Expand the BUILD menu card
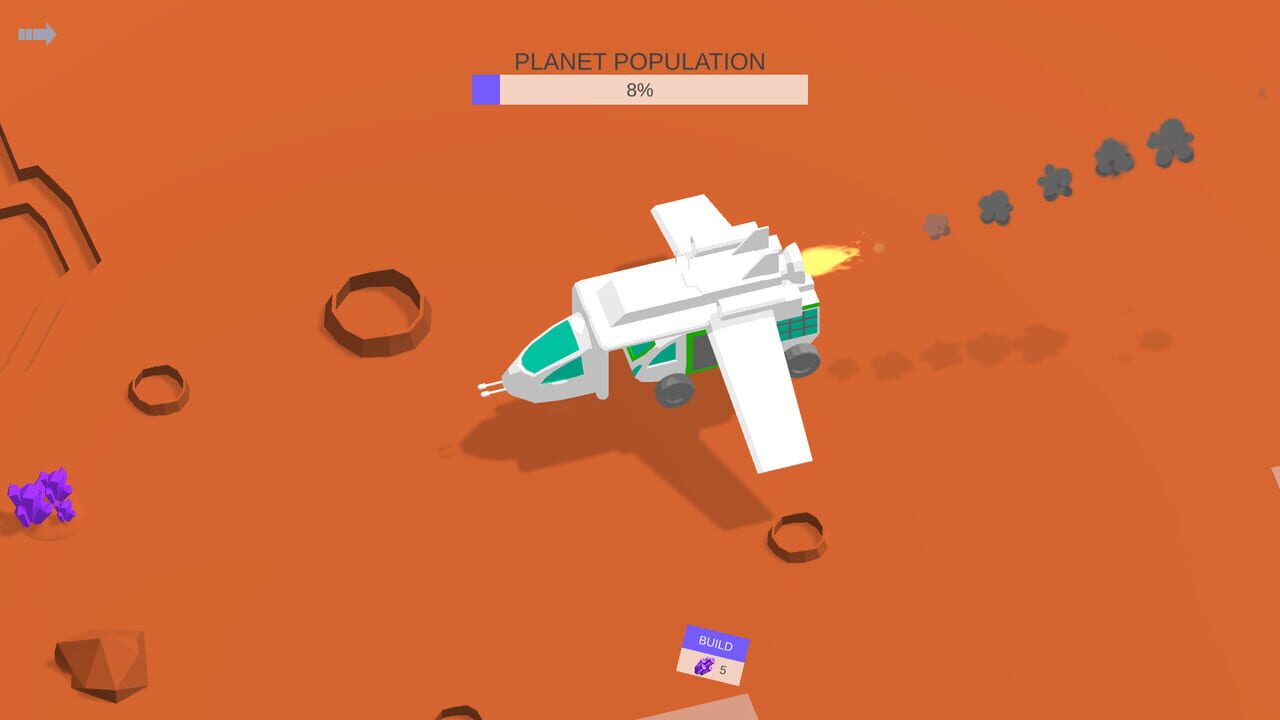1280x720 pixels. (713, 644)
